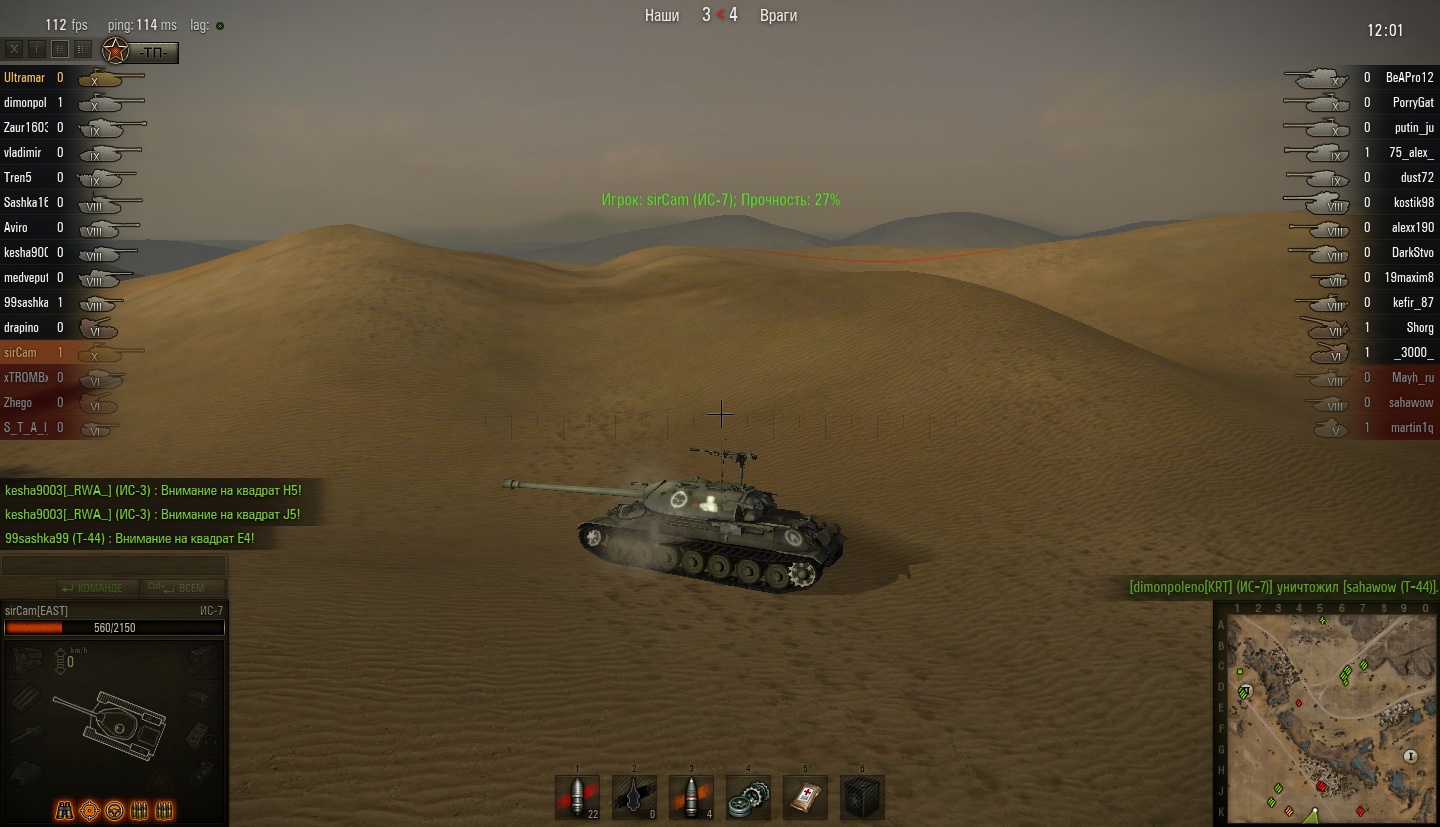Viewport: 1440px width, 827px height.
Task: Select dimonpol in the allied team list
Action: coord(25,102)
